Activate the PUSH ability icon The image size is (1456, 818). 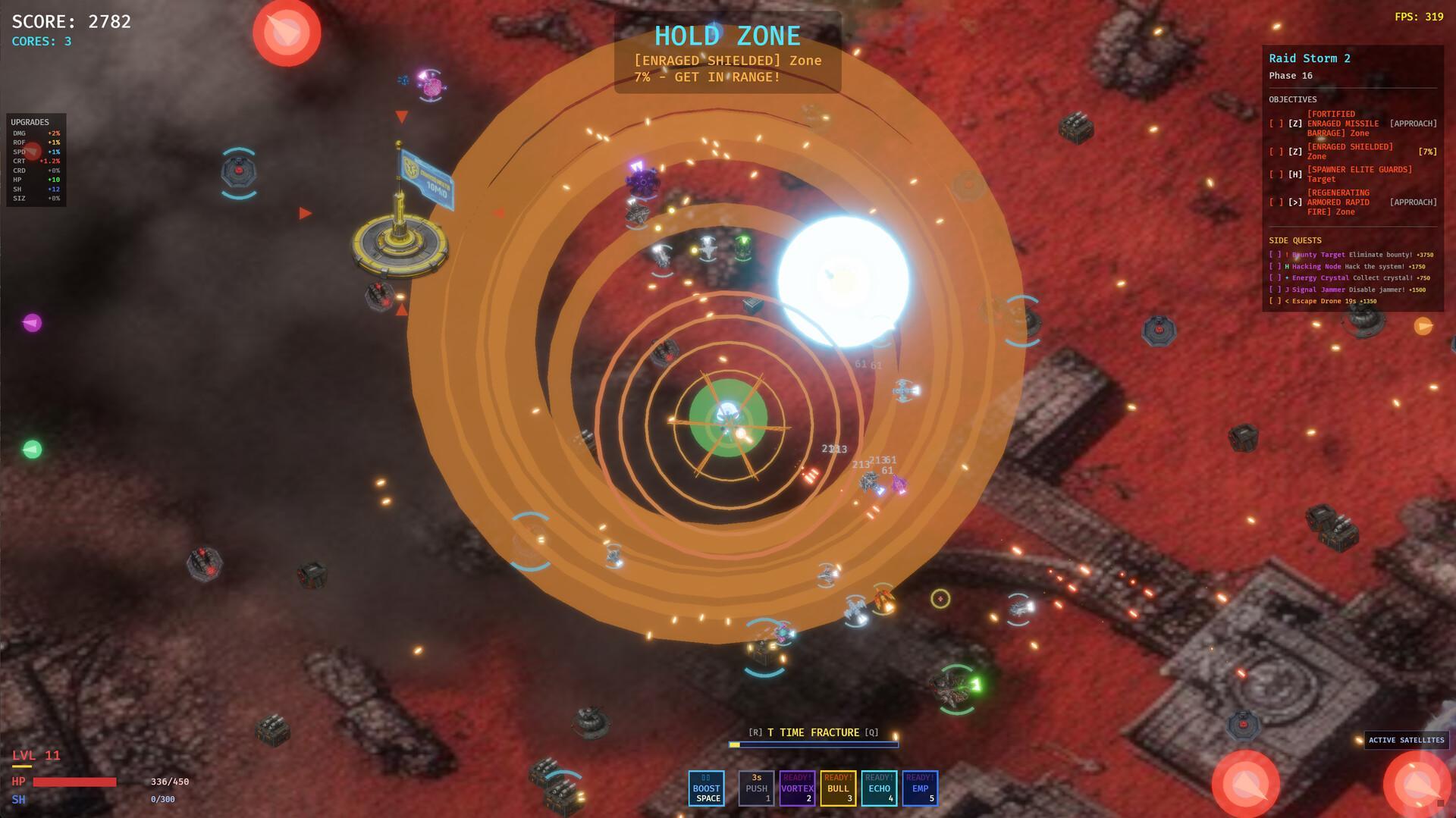pos(756,788)
